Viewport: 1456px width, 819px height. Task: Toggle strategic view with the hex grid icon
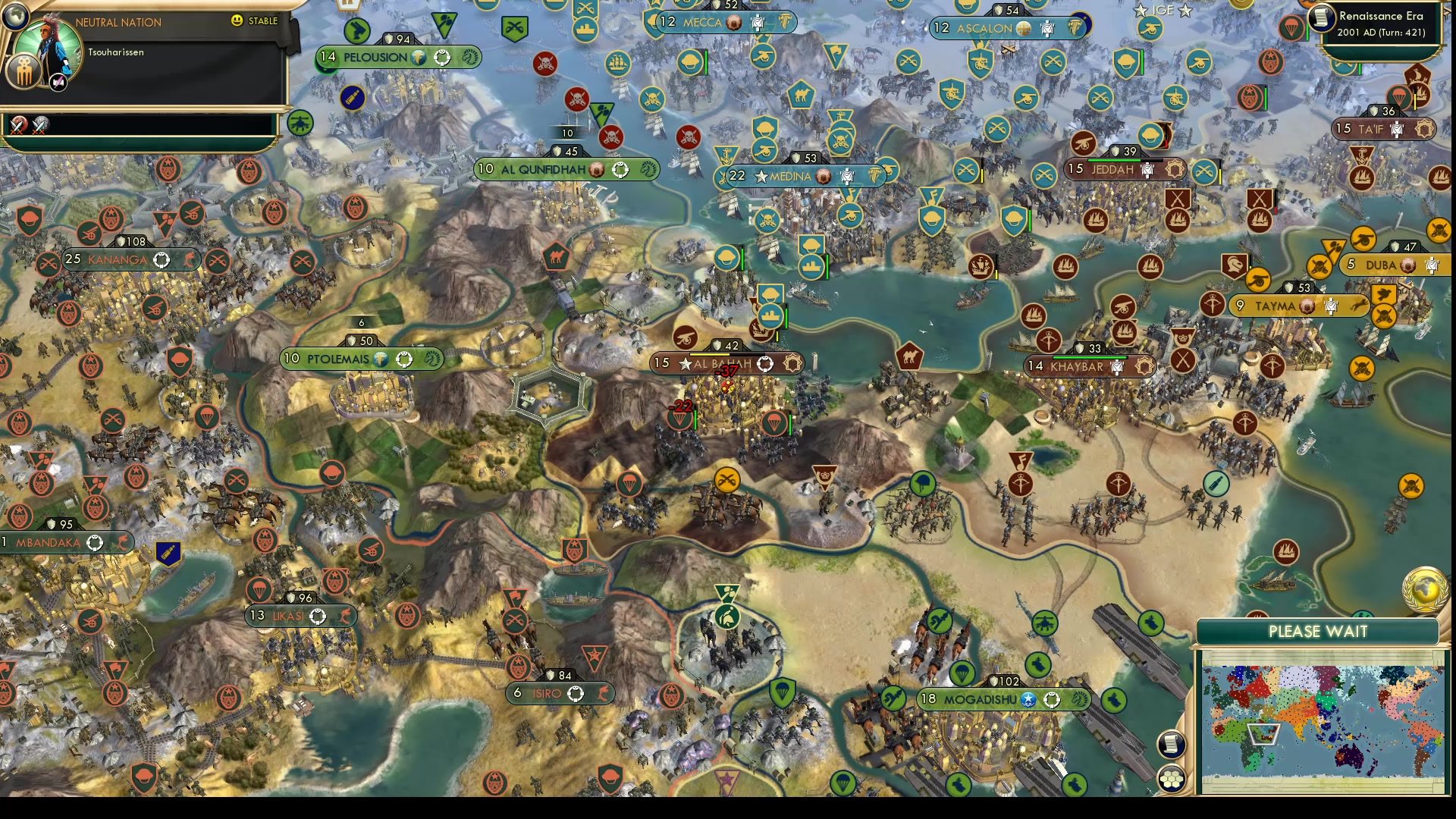tap(1172, 777)
